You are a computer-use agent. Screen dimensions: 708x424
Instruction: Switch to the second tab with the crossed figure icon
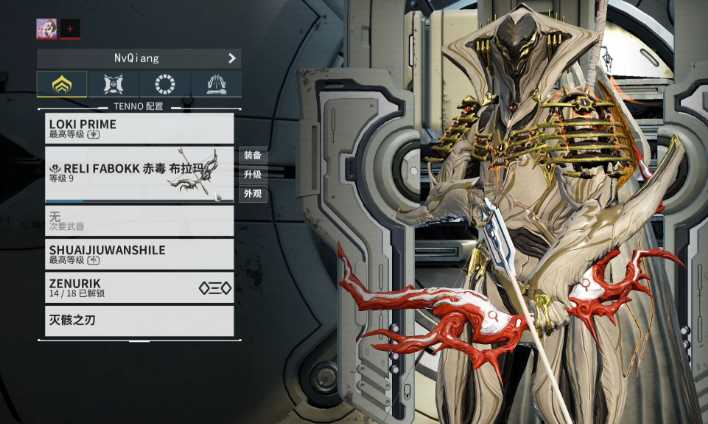click(112, 84)
